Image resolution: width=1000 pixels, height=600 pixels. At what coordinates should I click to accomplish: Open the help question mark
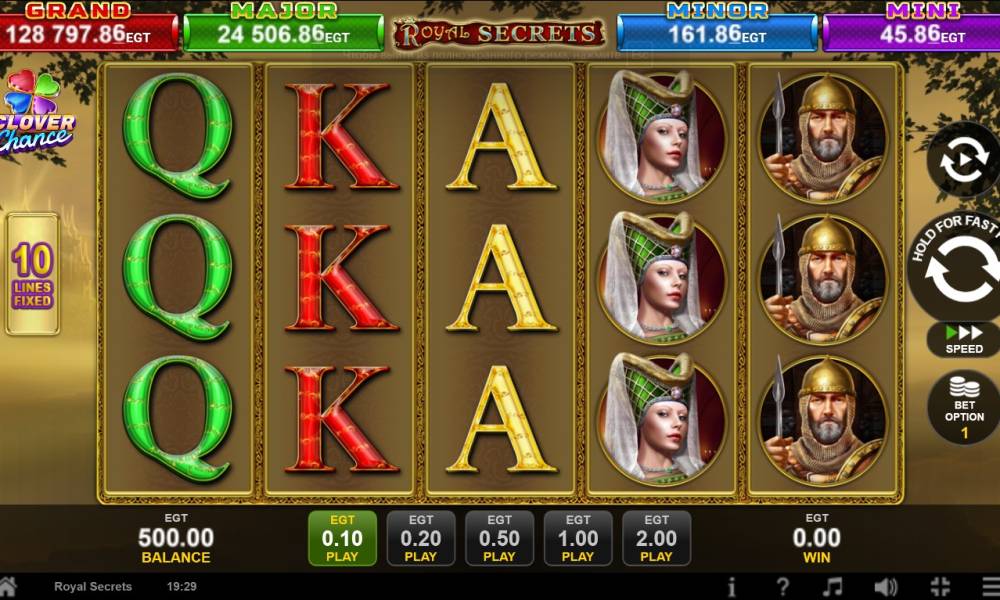(783, 587)
